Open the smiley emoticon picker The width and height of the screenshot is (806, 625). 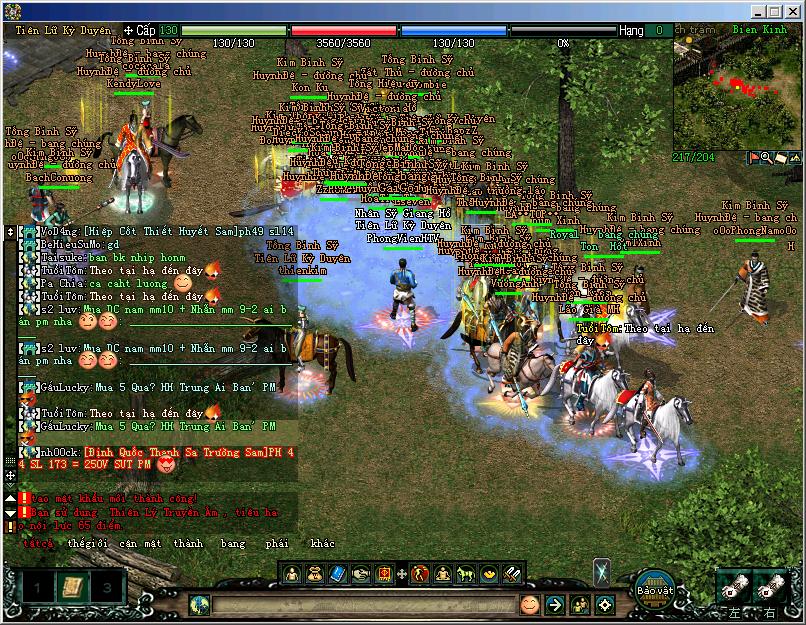pyautogui.click(x=529, y=605)
